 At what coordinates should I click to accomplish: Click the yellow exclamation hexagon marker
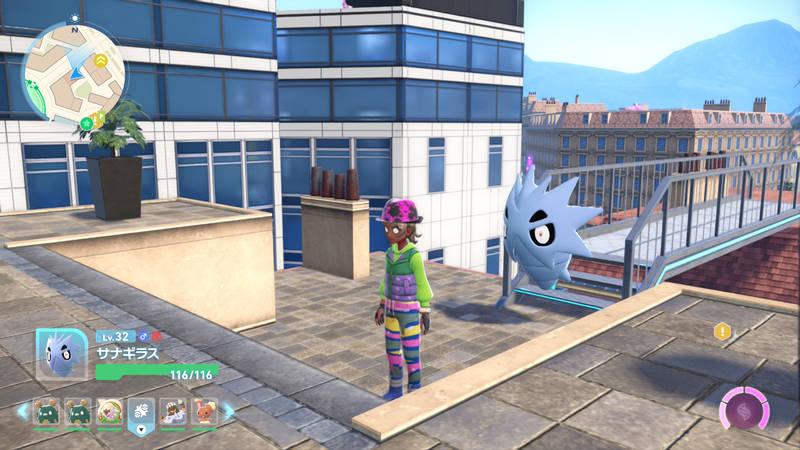(722, 332)
